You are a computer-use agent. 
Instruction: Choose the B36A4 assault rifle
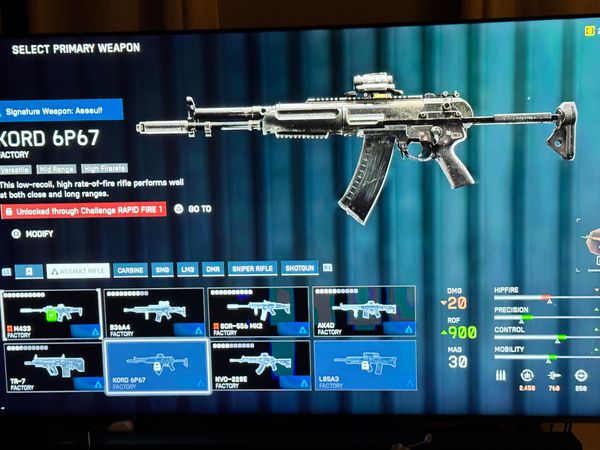(154, 312)
